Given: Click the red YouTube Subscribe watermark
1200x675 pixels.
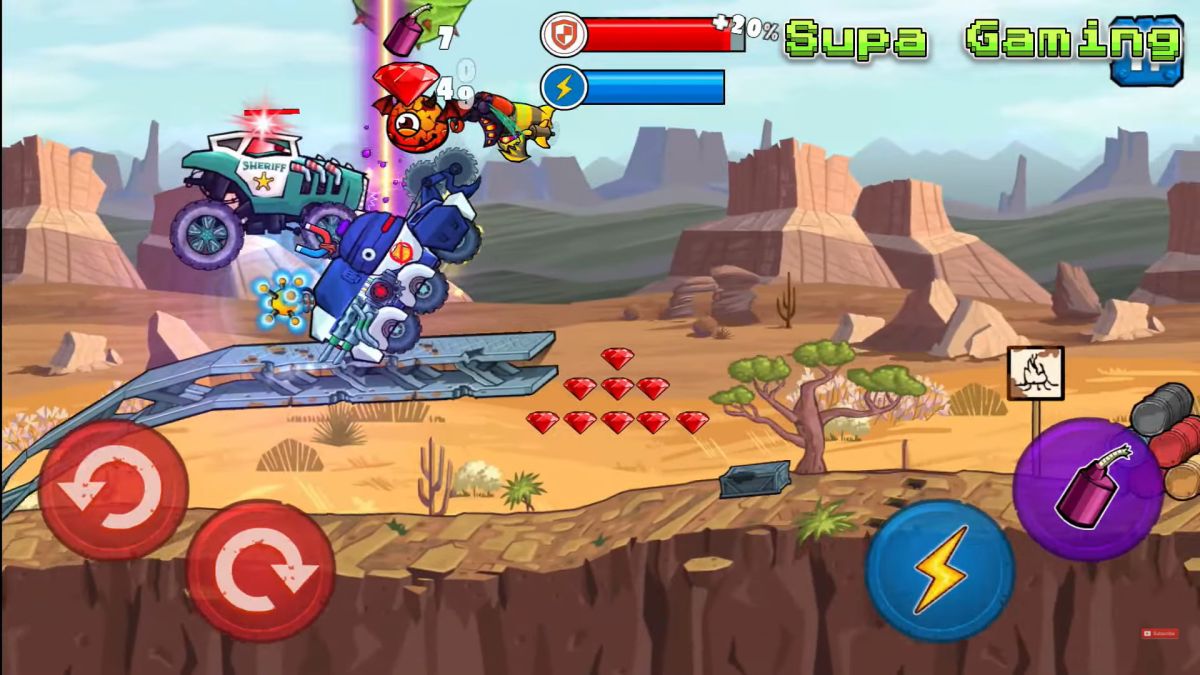Looking at the screenshot, I should (x=1160, y=633).
